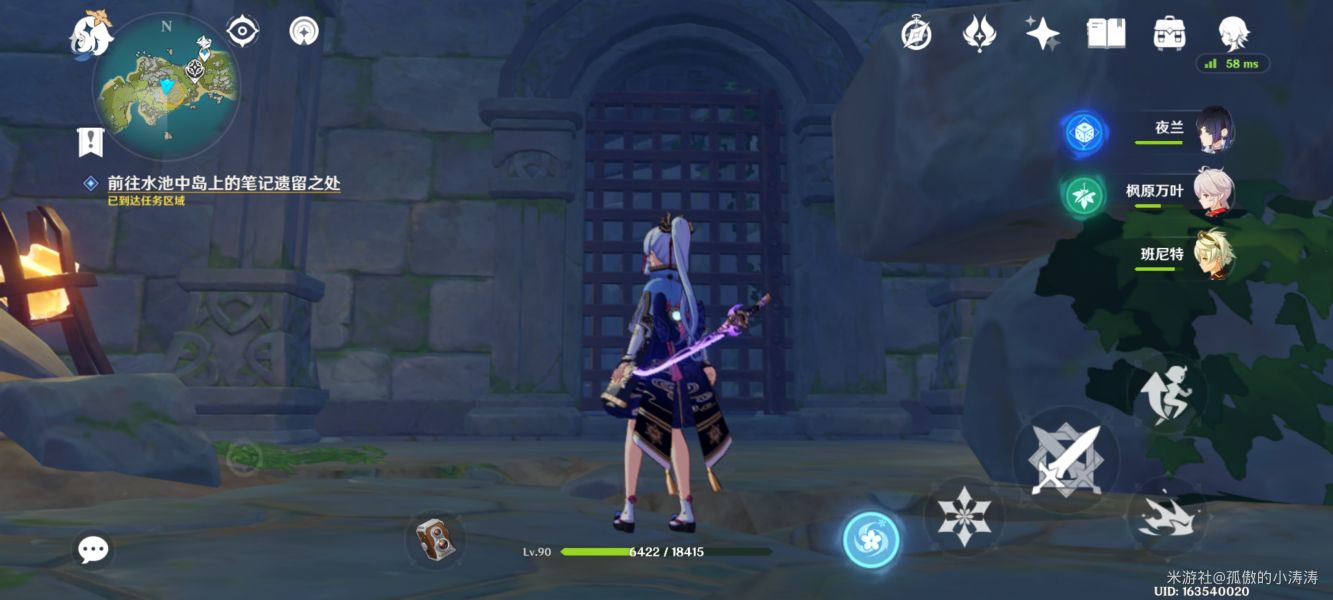The width and height of the screenshot is (1333, 600).
Task: Open the compass adventure icon
Action: pyautogui.click(x=916, y=34)
